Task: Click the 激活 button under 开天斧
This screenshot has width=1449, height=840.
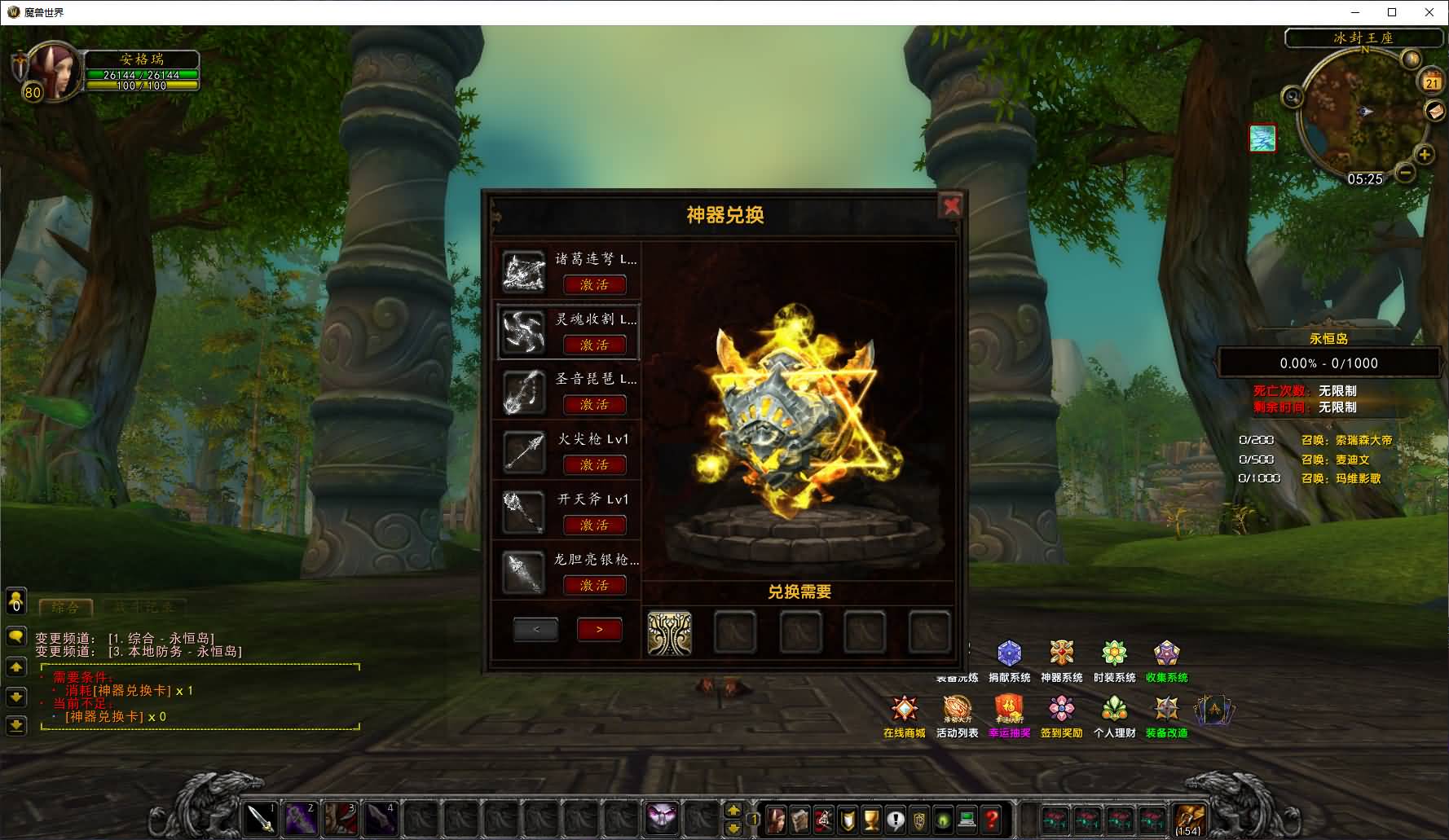Action: [595, 526]
